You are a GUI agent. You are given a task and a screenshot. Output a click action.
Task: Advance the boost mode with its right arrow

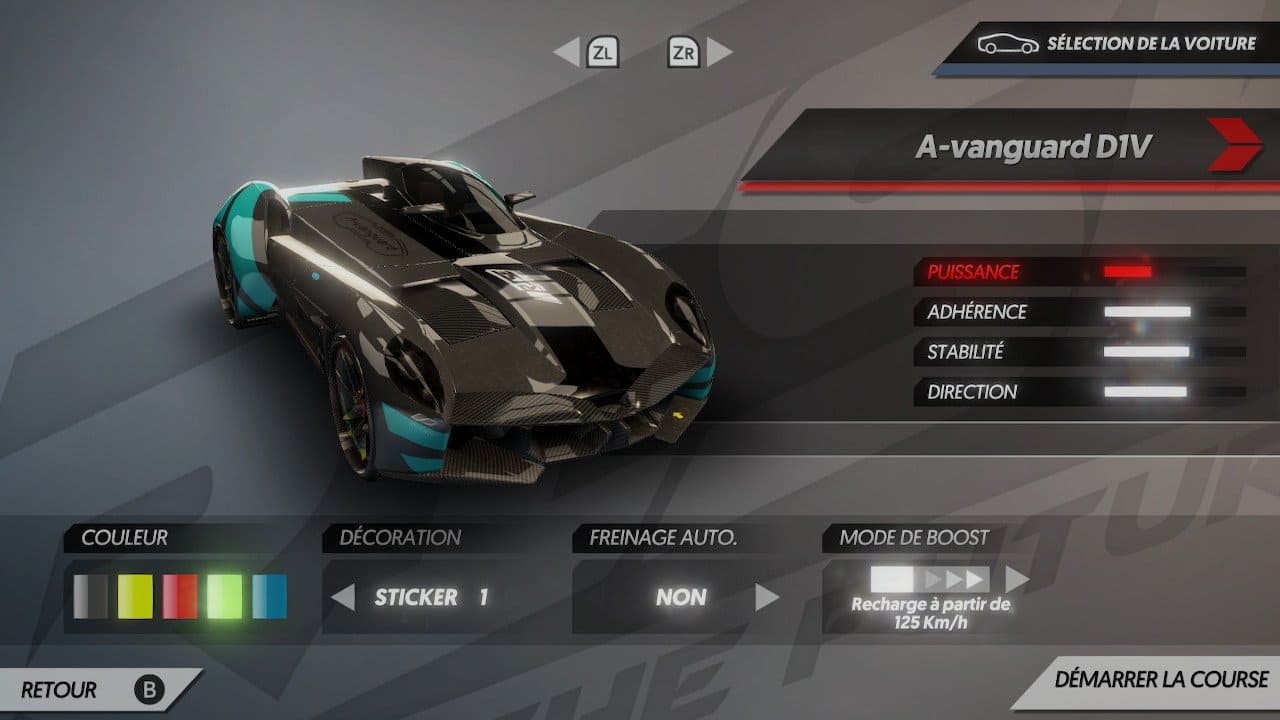tap(1017, 579)
